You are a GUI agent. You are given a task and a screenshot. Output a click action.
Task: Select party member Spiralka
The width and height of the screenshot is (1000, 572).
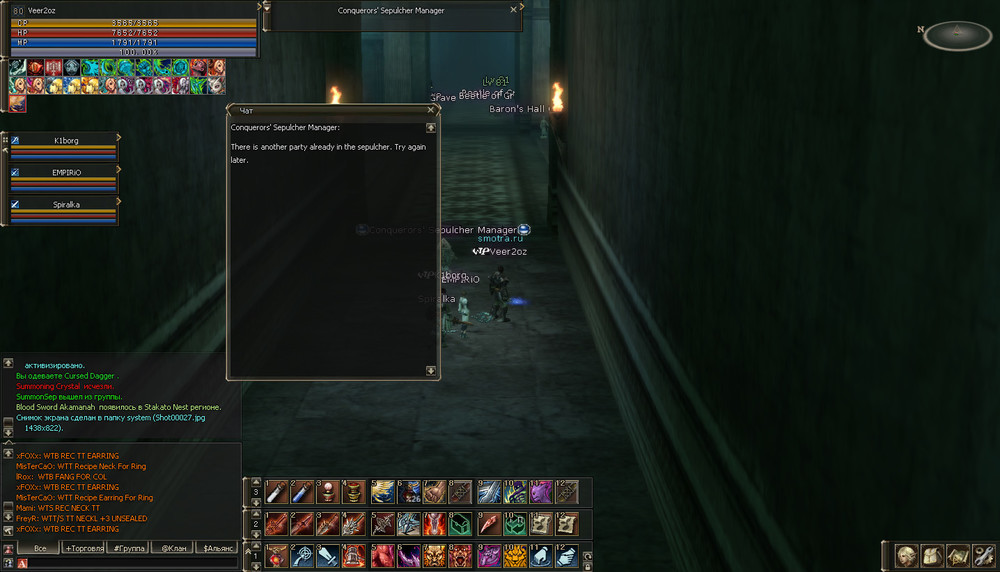point(64,204)
